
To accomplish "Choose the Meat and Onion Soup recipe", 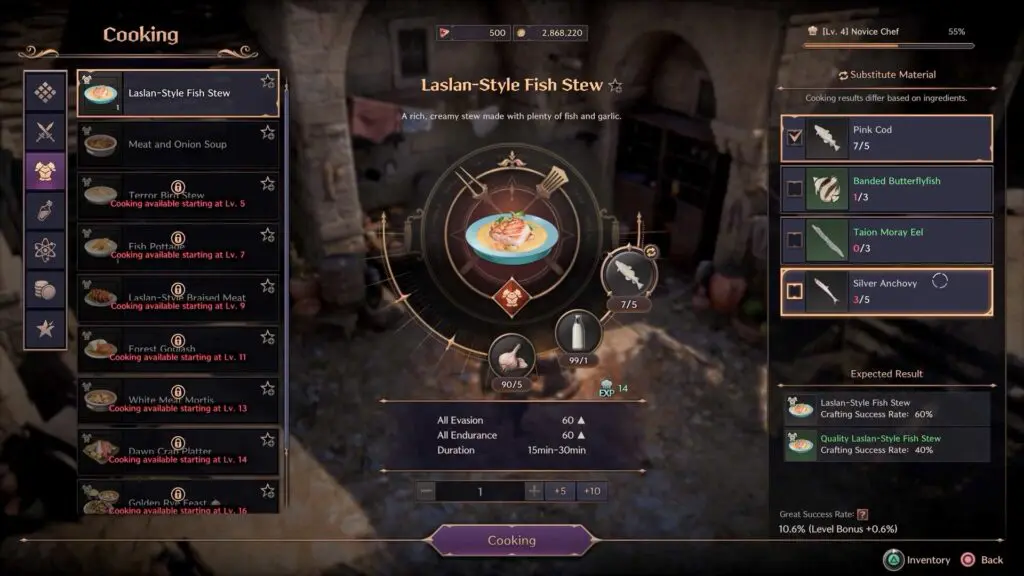I will click(178, 144).
